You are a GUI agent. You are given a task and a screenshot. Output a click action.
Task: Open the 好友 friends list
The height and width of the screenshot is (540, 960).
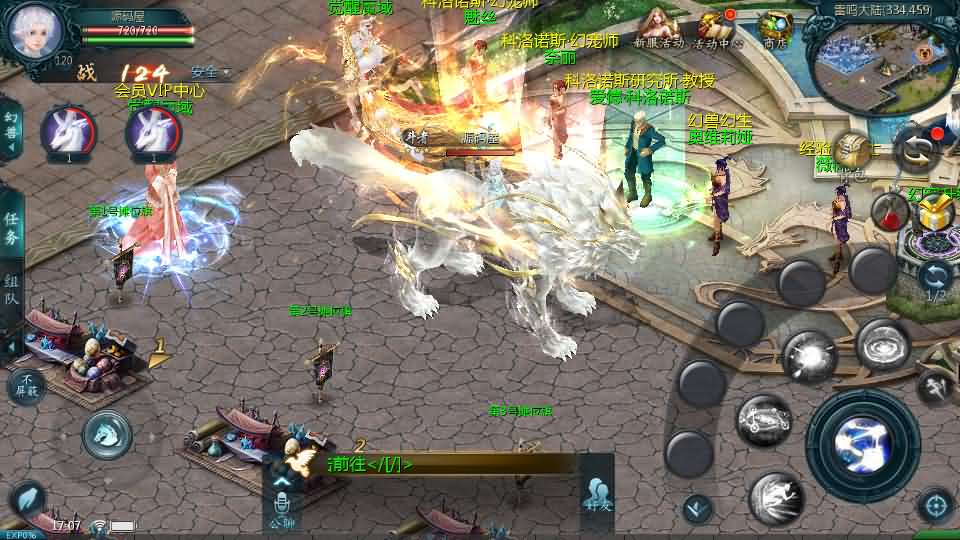[x=598, y=494]
